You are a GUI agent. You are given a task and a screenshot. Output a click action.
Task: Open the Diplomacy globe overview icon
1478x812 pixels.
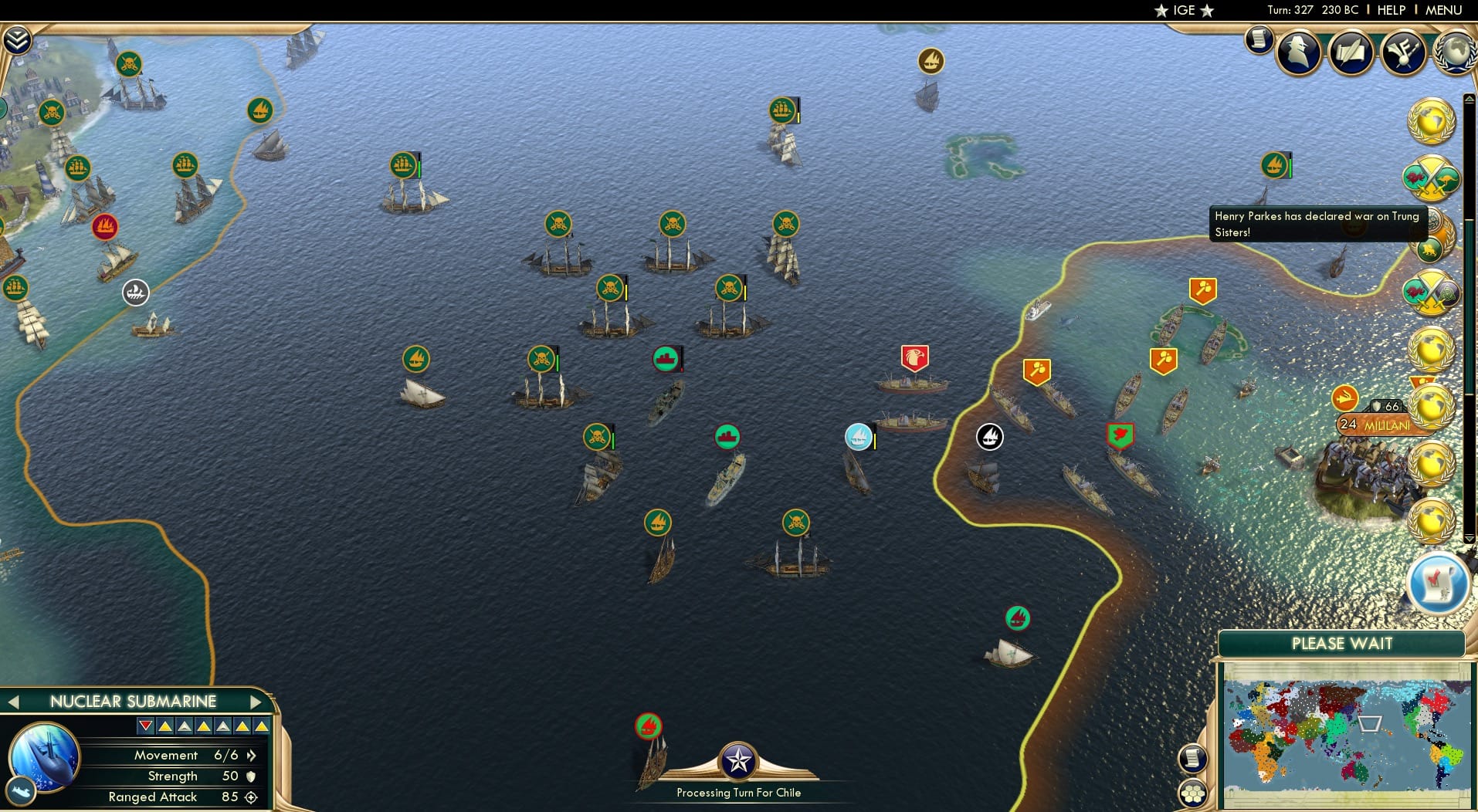pos(1455,52)
